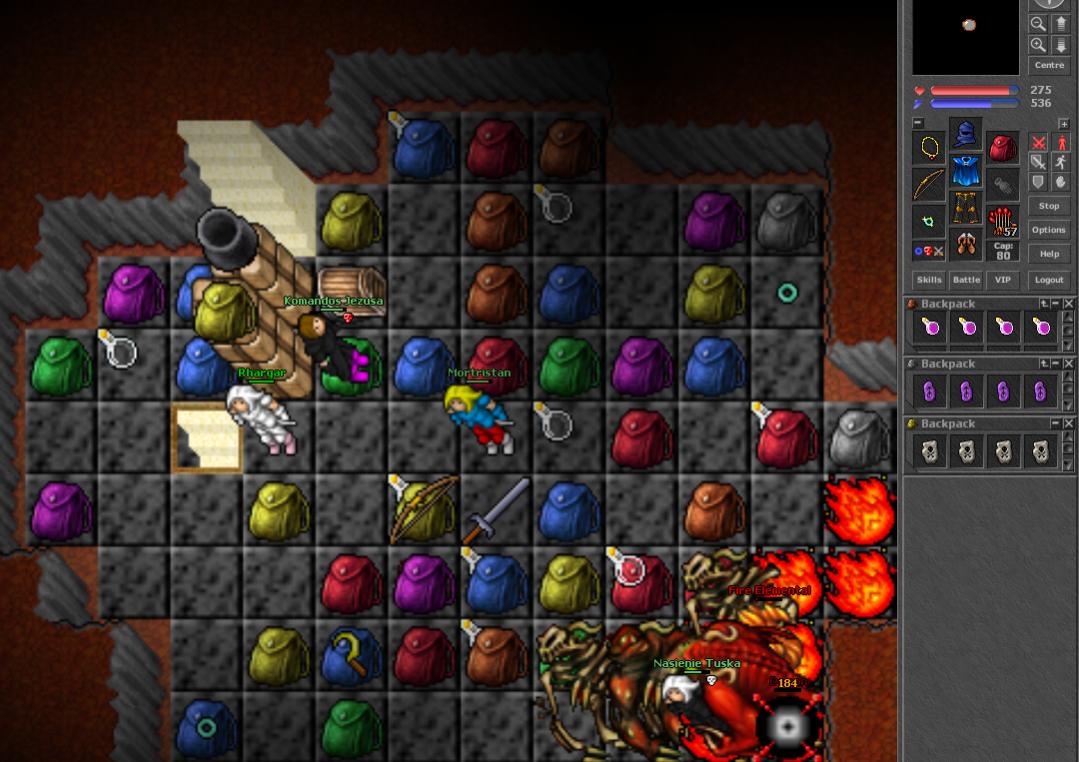Toggle the crossed swords full attack mode
This screenshot has height=762, width=1079.
tap(1038, 143)
